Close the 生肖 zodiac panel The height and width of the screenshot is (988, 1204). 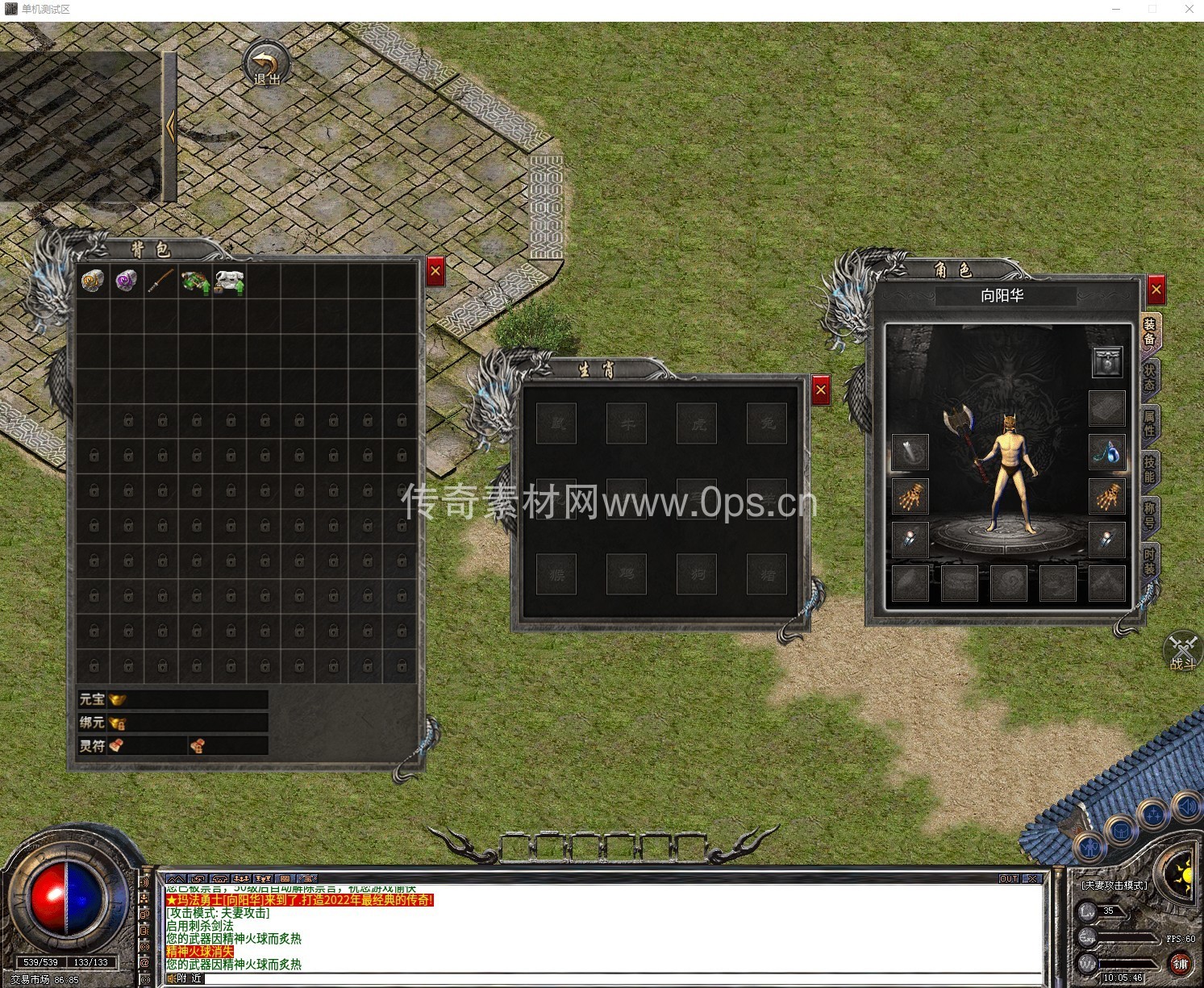(821, 391)
